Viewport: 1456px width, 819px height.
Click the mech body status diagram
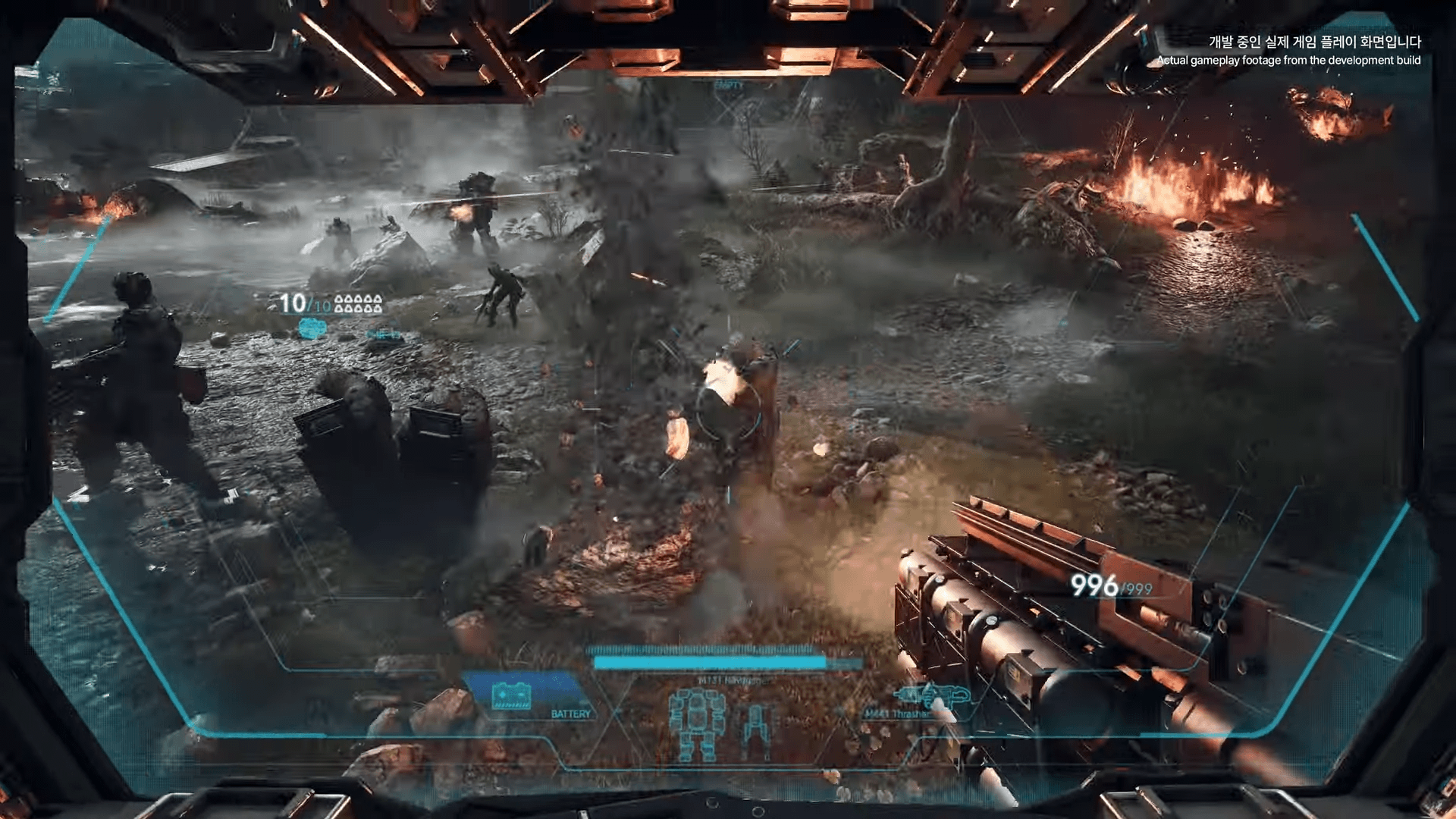click(696, 724)
